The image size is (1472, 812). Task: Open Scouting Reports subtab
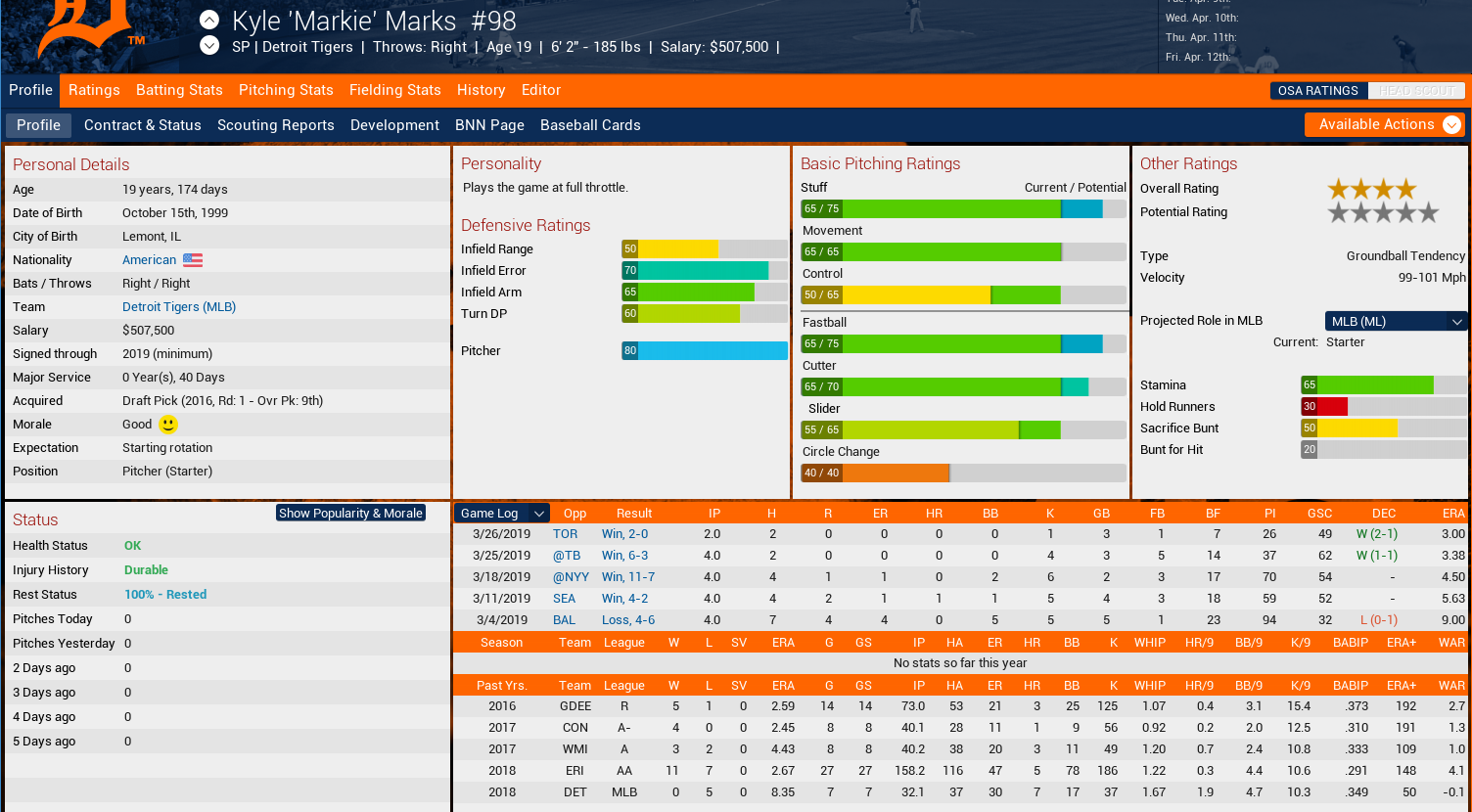275,125
